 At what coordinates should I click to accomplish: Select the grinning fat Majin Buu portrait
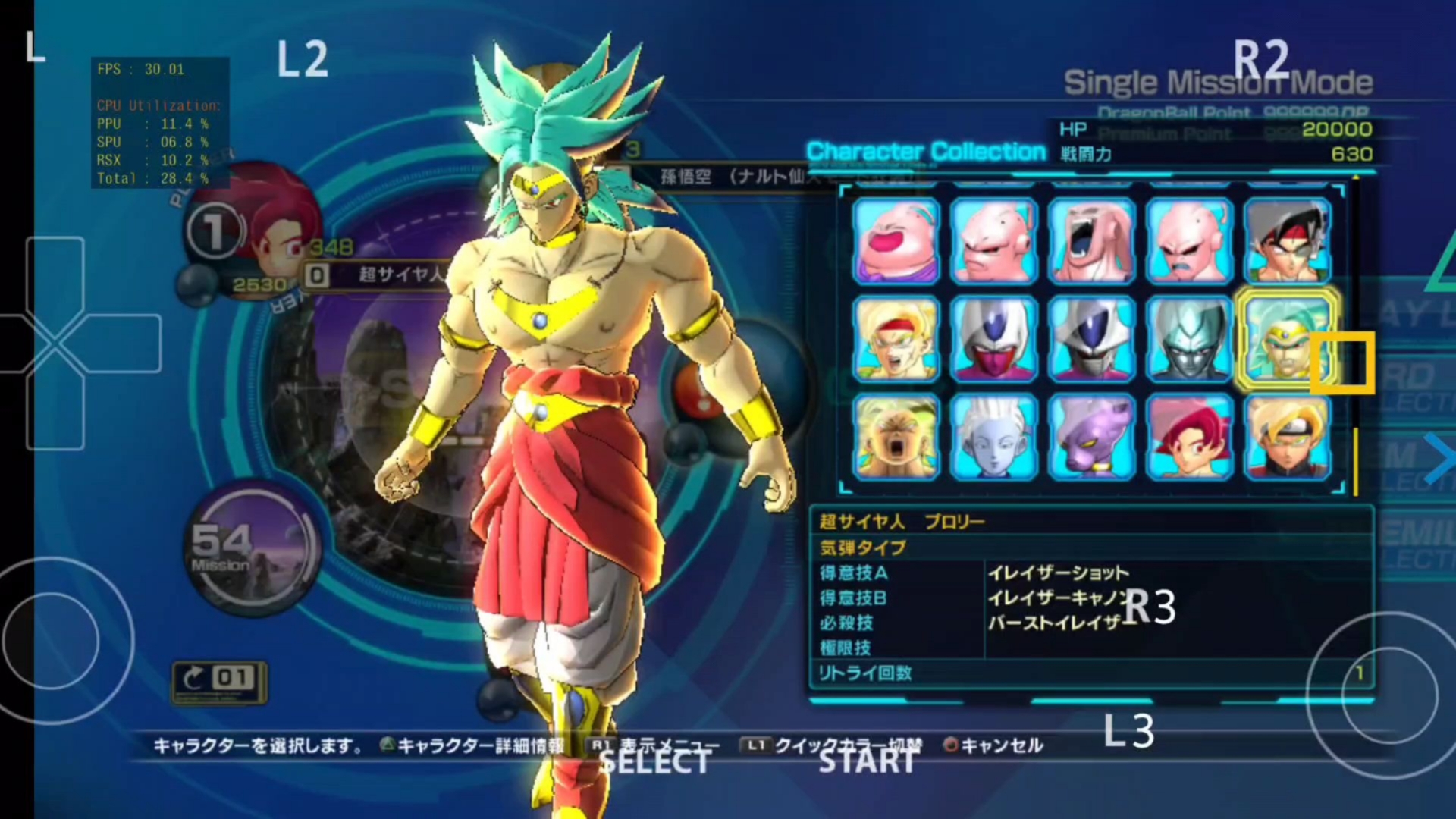tap(896, 241)
